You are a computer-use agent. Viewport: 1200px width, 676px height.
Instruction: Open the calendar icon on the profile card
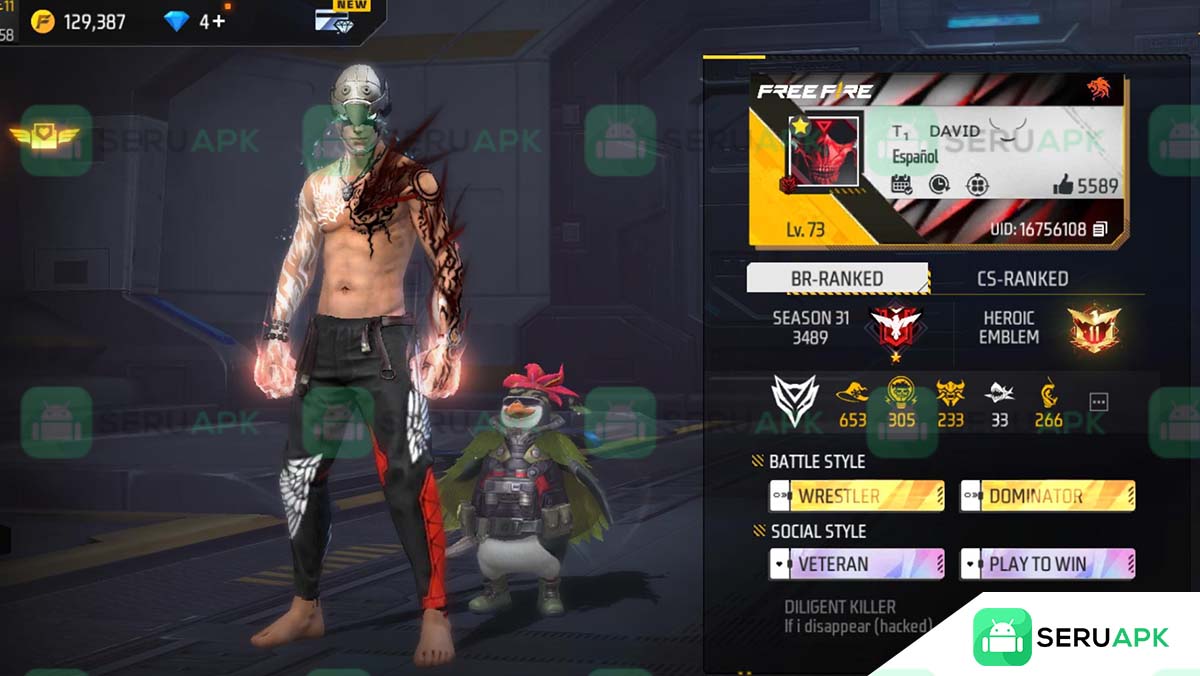tap(901, 184)
